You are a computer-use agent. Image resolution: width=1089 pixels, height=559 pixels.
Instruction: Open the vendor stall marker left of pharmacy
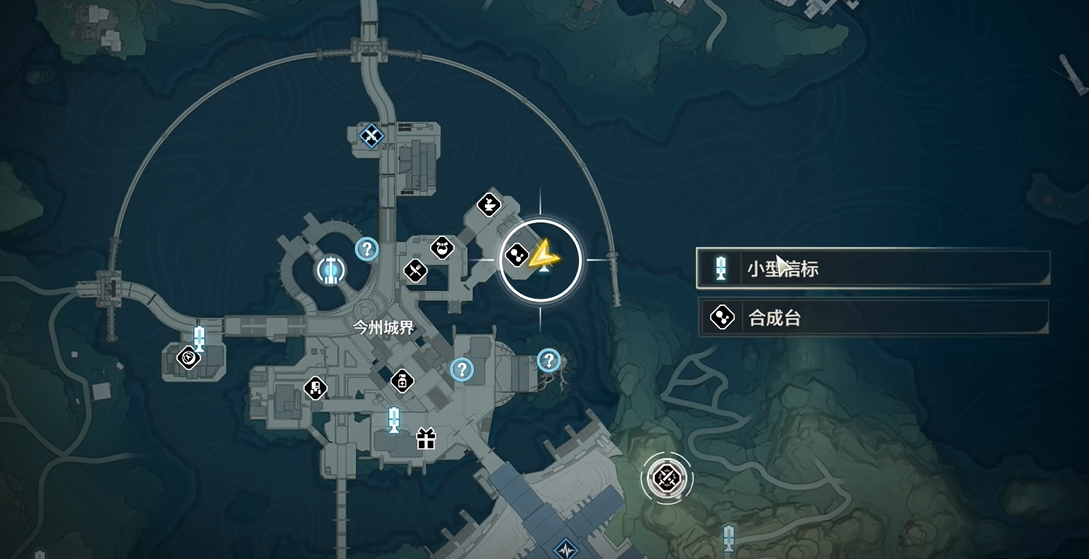pyautogui.click(x=316, y=388)
